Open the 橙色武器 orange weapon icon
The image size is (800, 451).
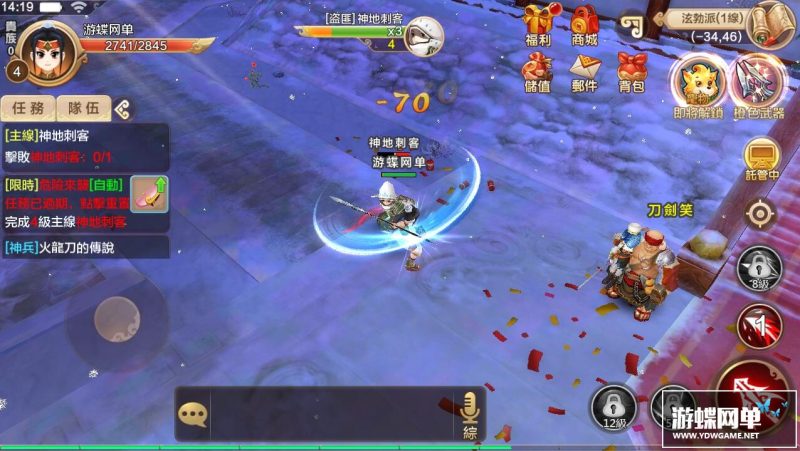tap(757, 84)
